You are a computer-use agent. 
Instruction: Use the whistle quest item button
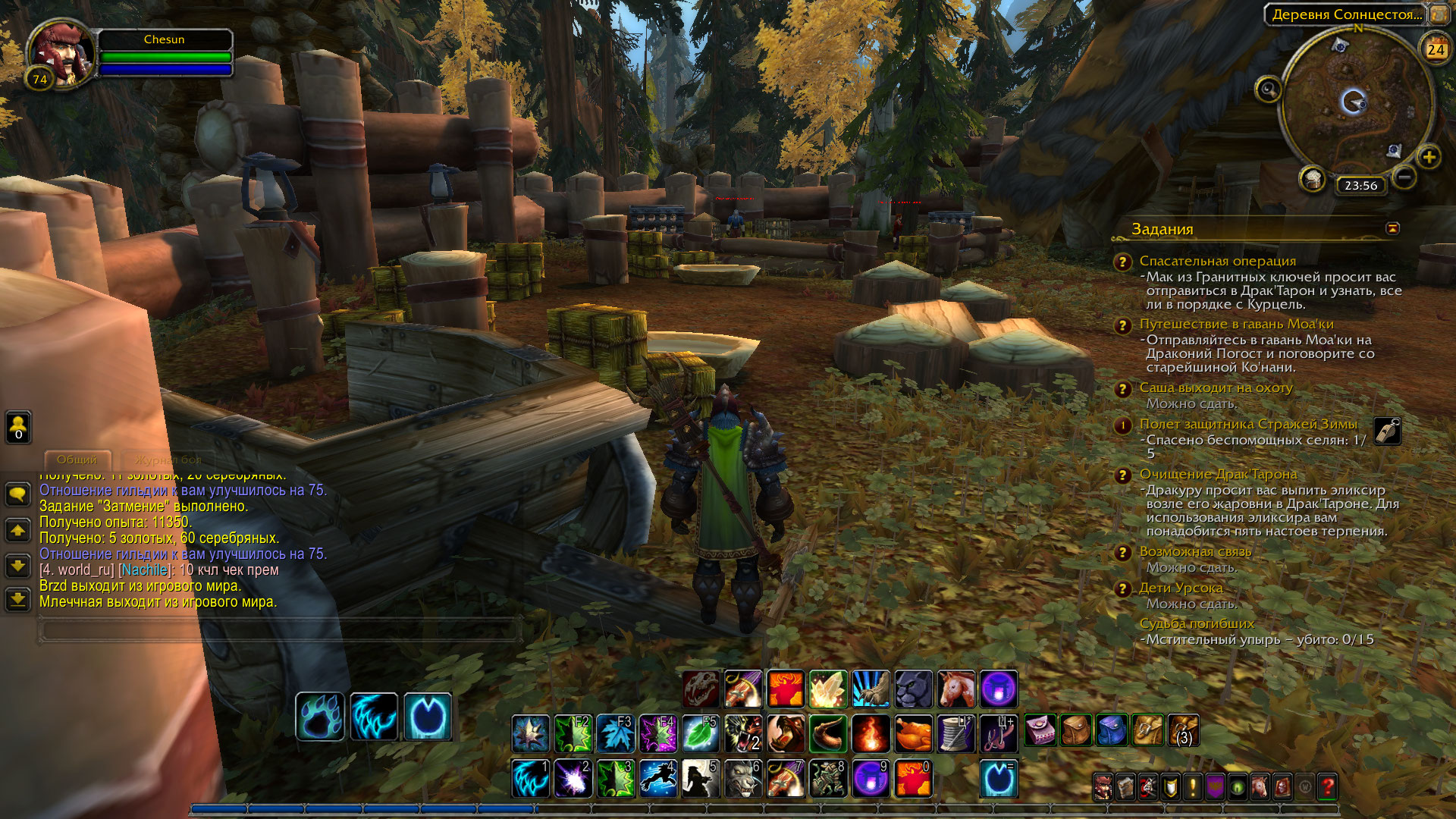1388,431
